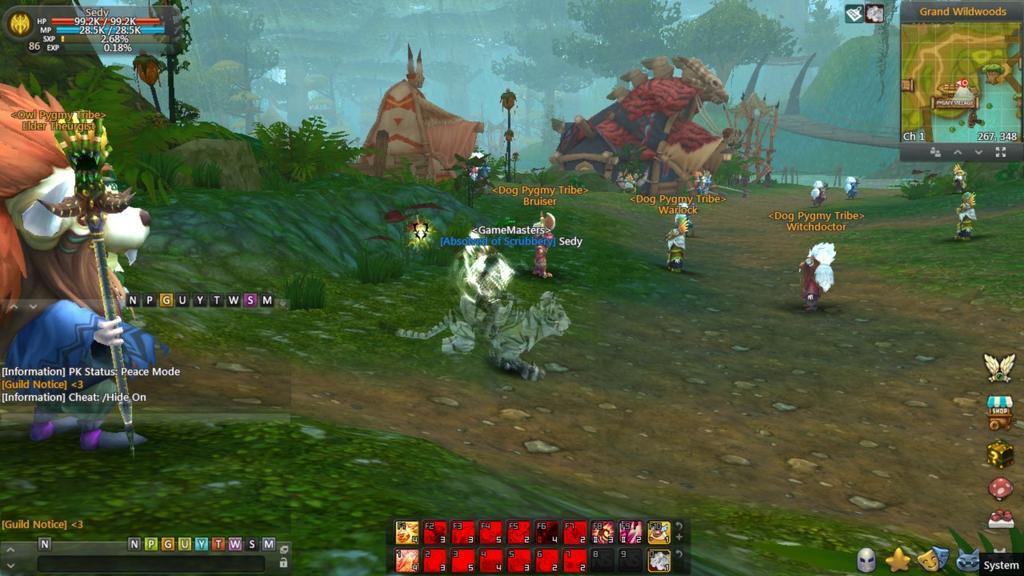Click the minimap up arrow button
The width and height of the screenshot is (1024, 576).
point(957,152)
